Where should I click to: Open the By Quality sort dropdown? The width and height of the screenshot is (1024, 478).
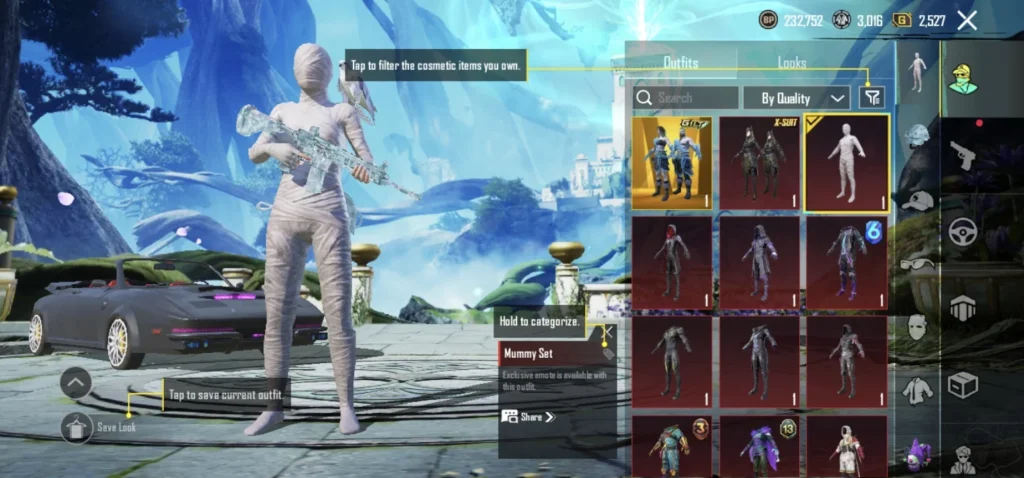pos(797,98)
